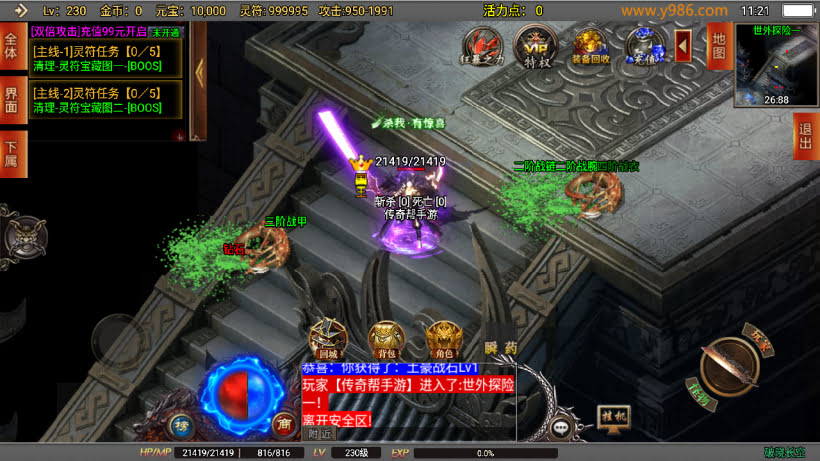
Task: Open the 角色 character sheet
Action: [x=444, y=339]
